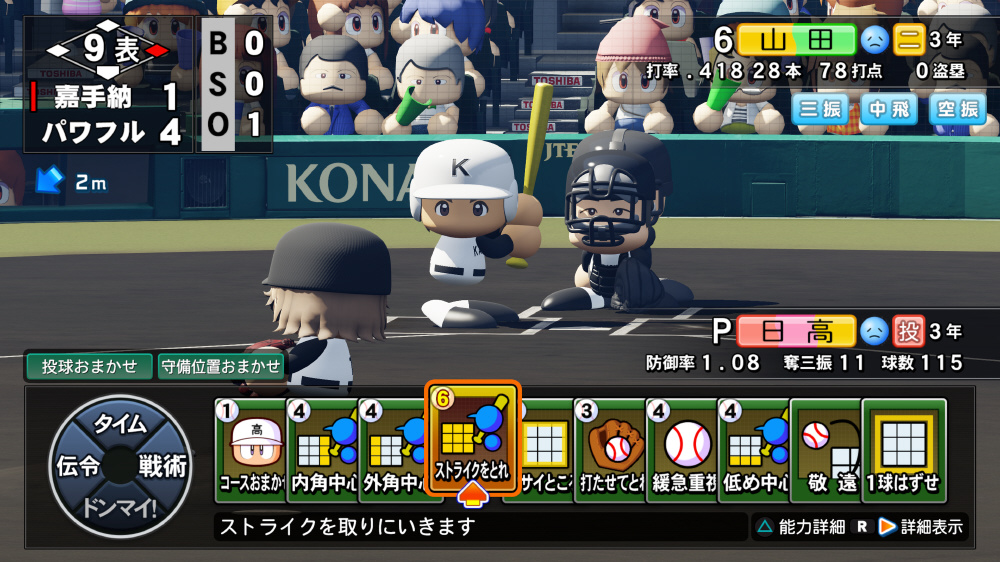
Task: Choose ドンマイ! on the round menu
Action: pos(119,507)
